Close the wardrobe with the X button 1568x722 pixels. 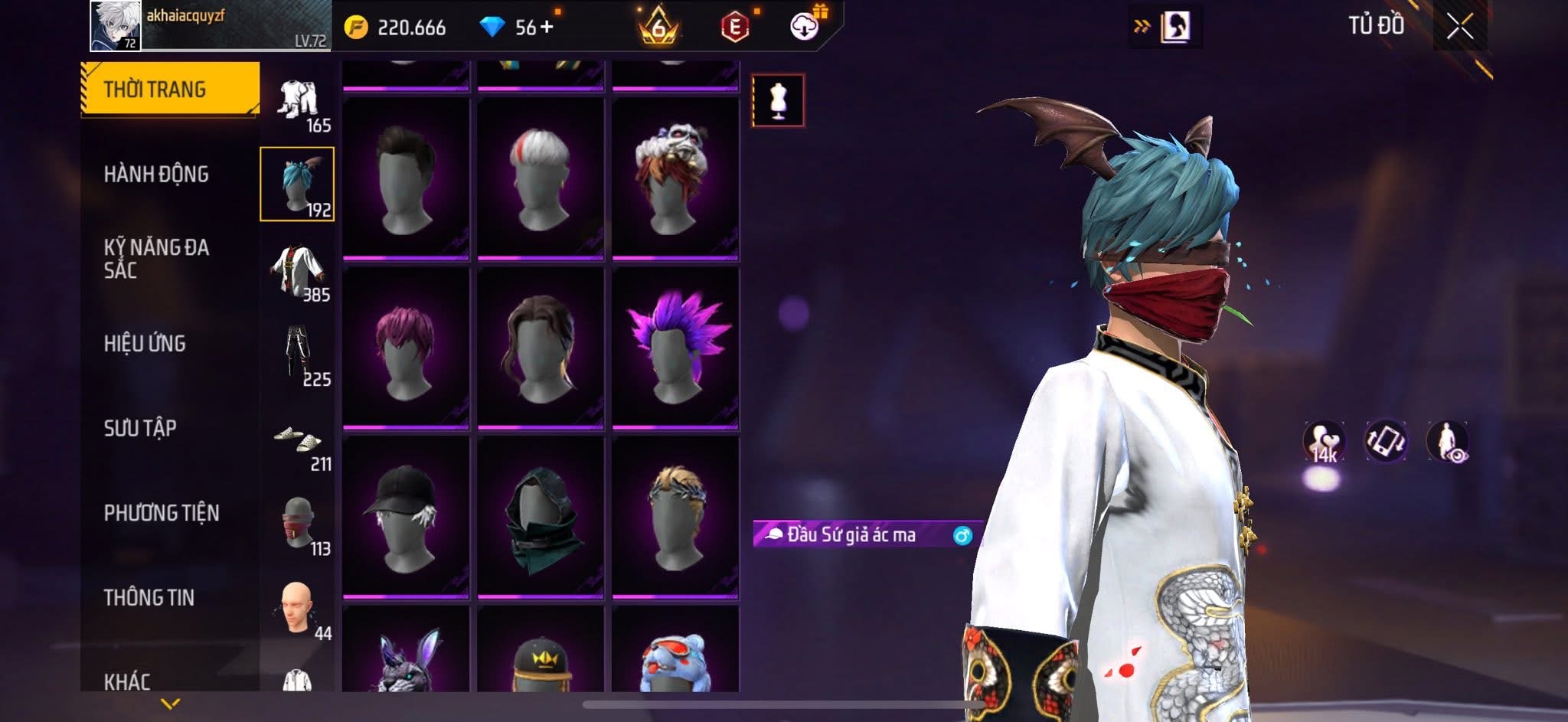[x=1459, y=28]
